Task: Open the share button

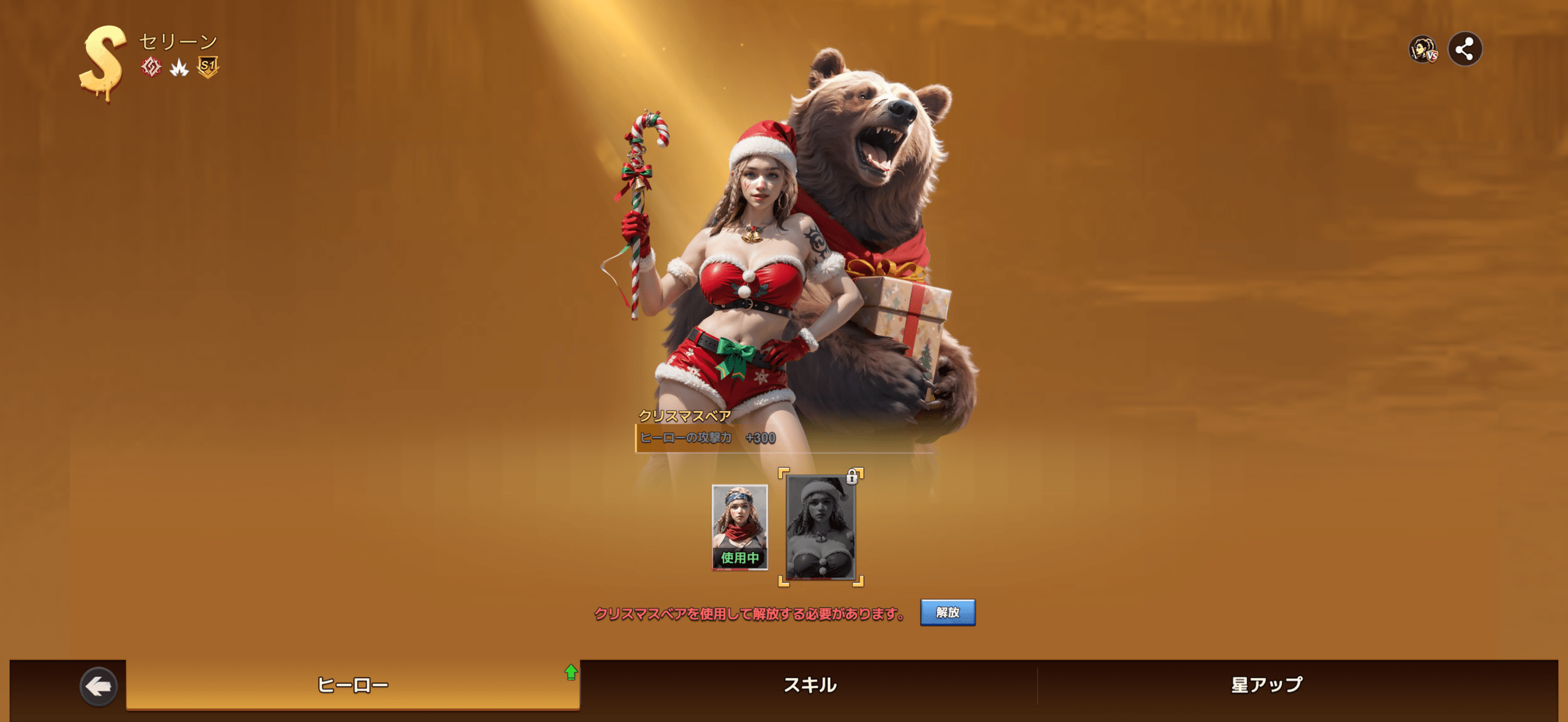Action: click(1464, 49)
